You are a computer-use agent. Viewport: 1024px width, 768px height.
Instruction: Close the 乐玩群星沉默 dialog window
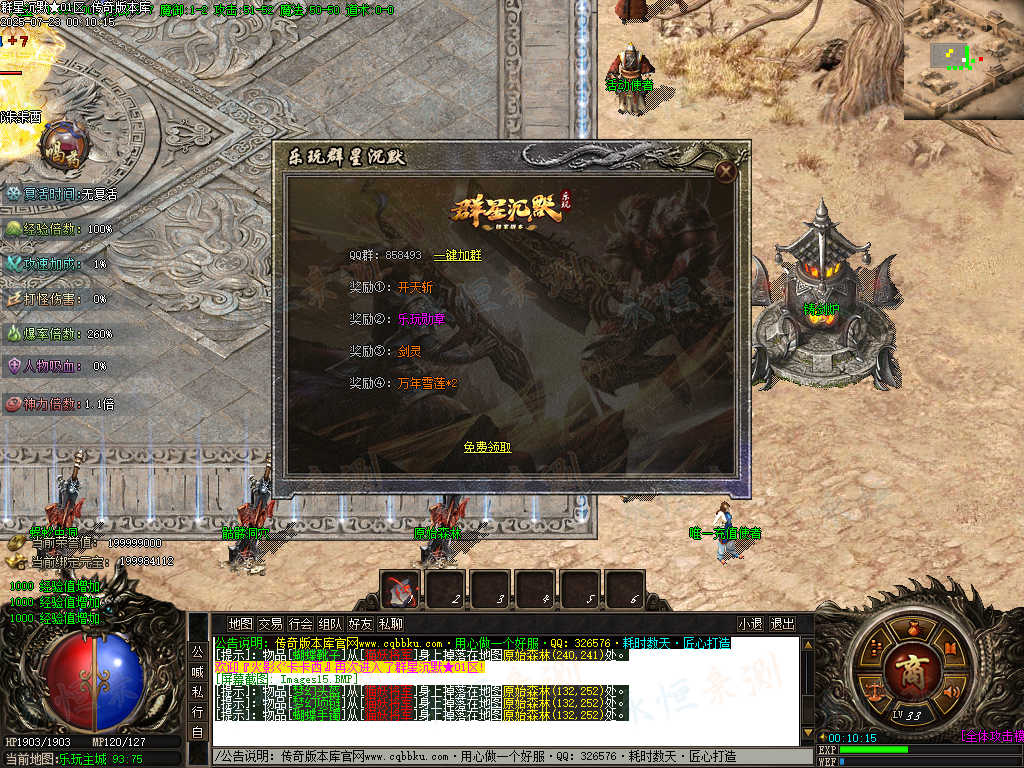point(727,172)
